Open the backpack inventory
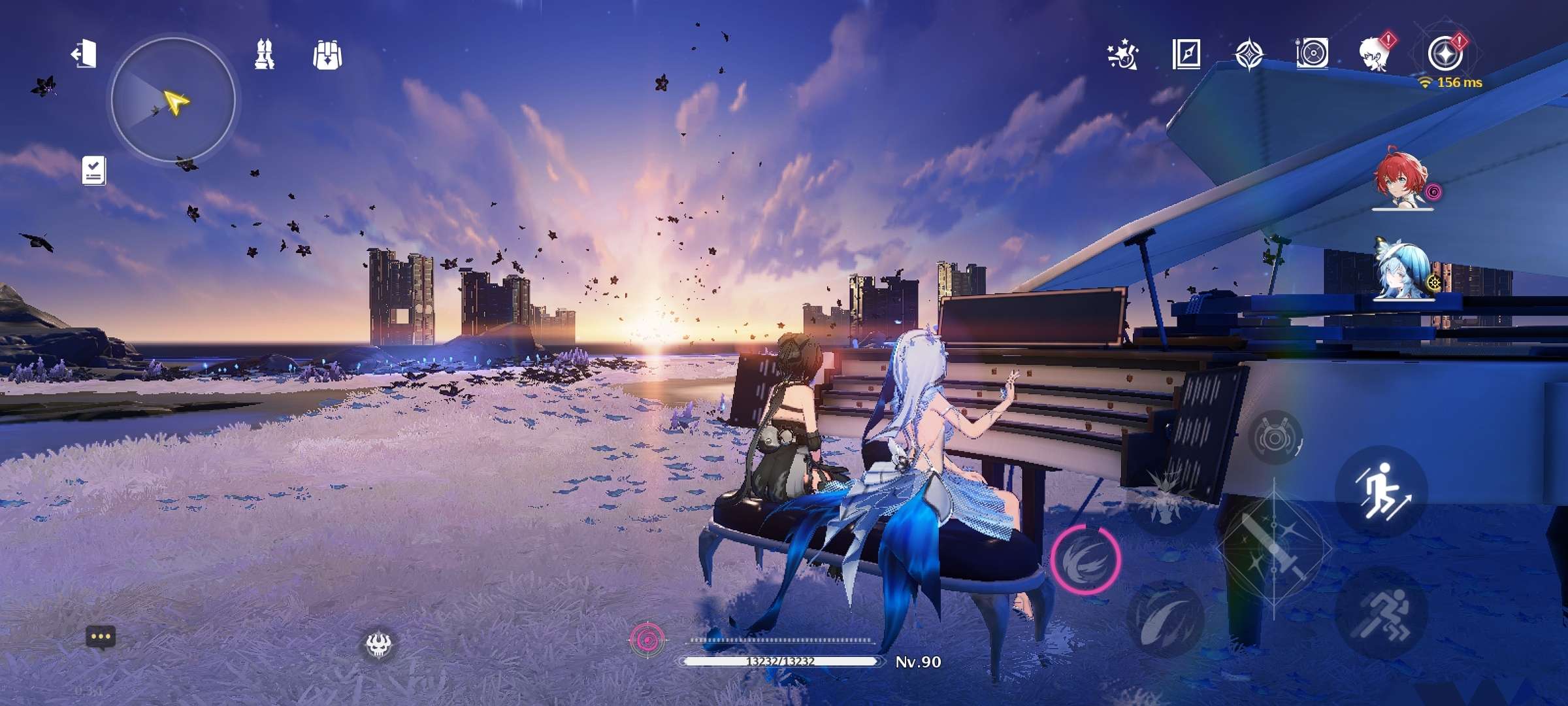 click(x=327, y=55)
